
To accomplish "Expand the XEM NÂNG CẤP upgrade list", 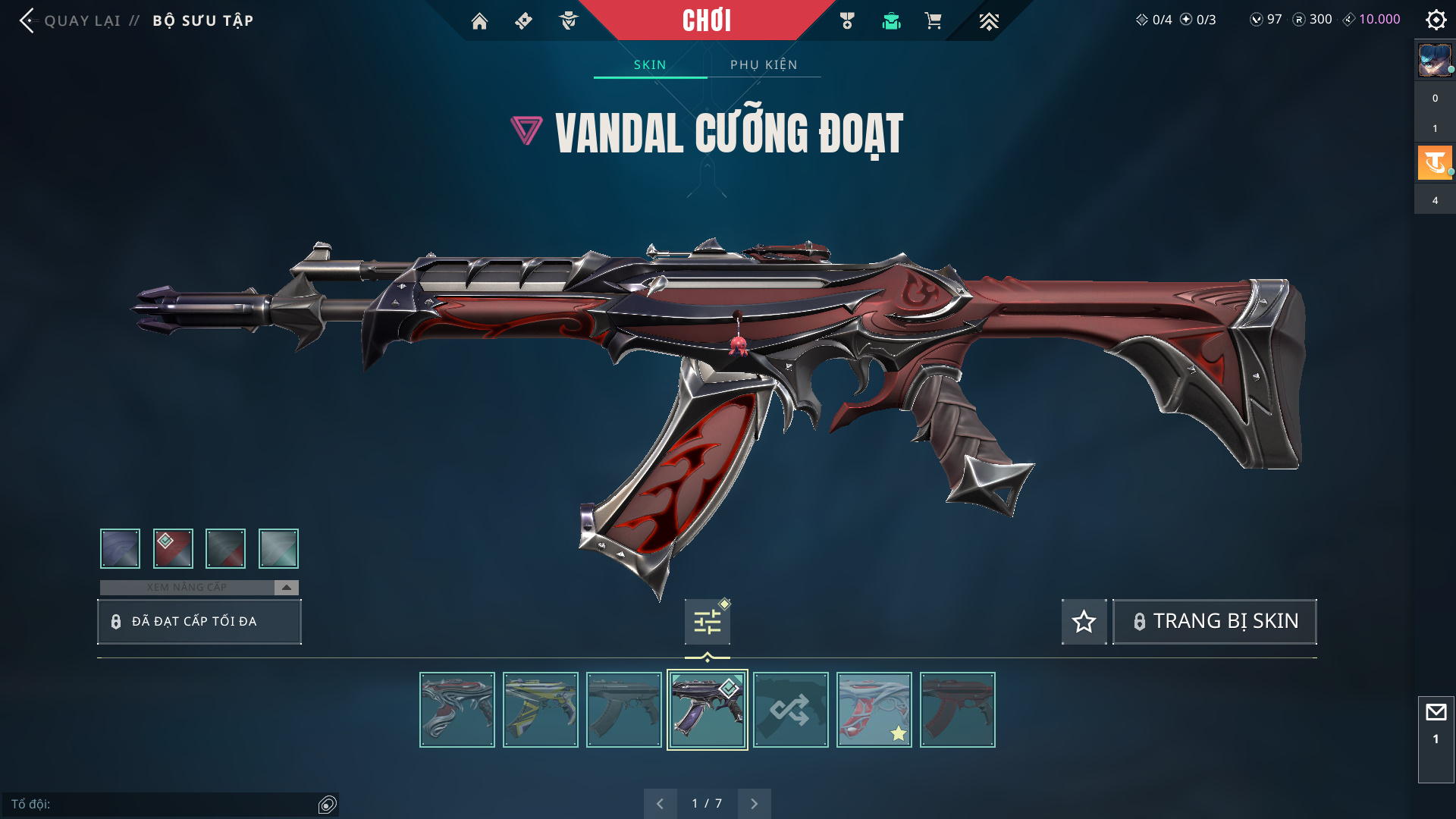I will (x=286, y=588).
